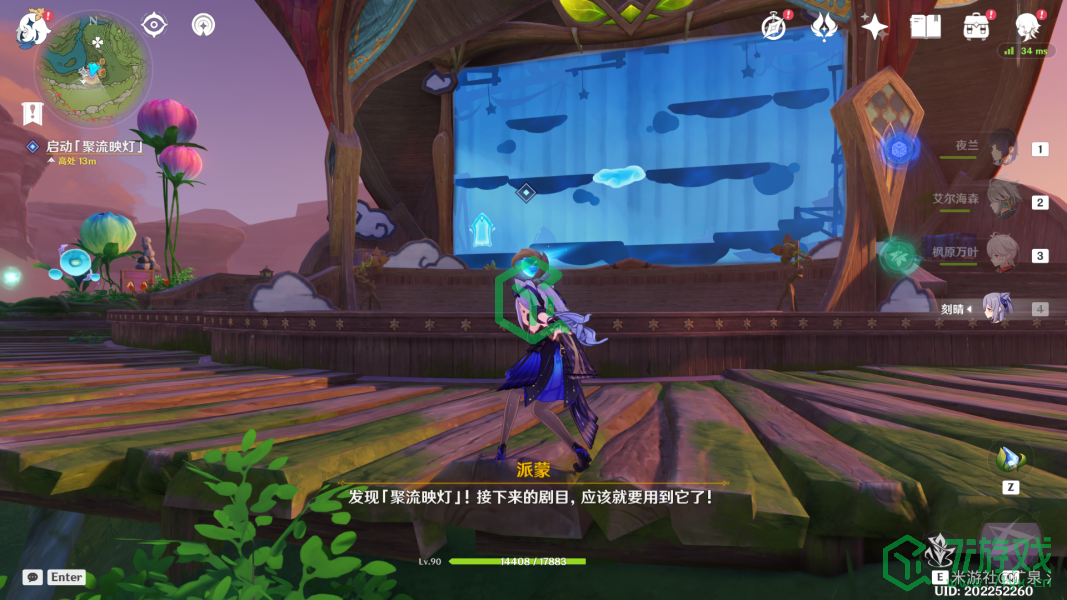Switch to party member 艾尔海森
1067x600 pixels.
click(x=1001, y=201)
